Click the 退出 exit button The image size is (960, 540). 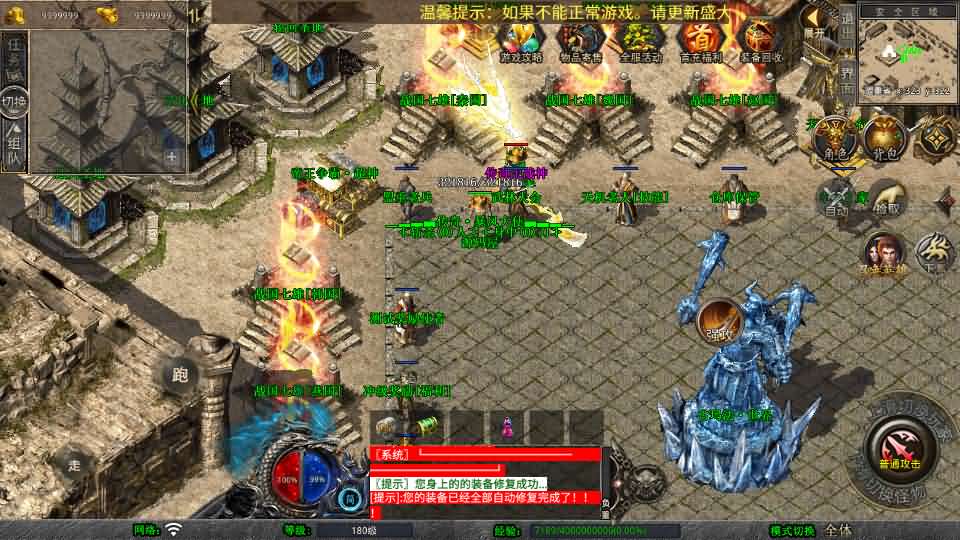(x=846, y=23)
